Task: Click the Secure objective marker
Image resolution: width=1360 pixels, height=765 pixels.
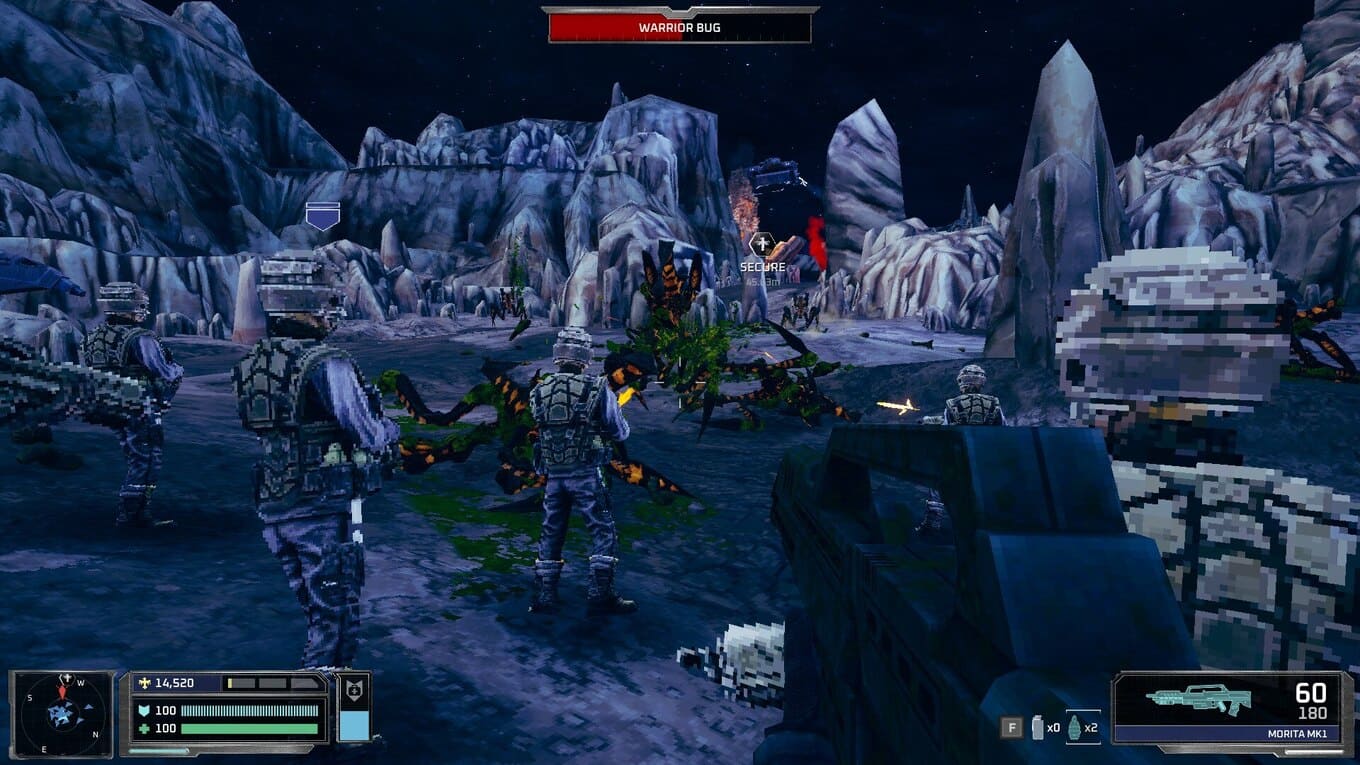Action: click(762, 245)
